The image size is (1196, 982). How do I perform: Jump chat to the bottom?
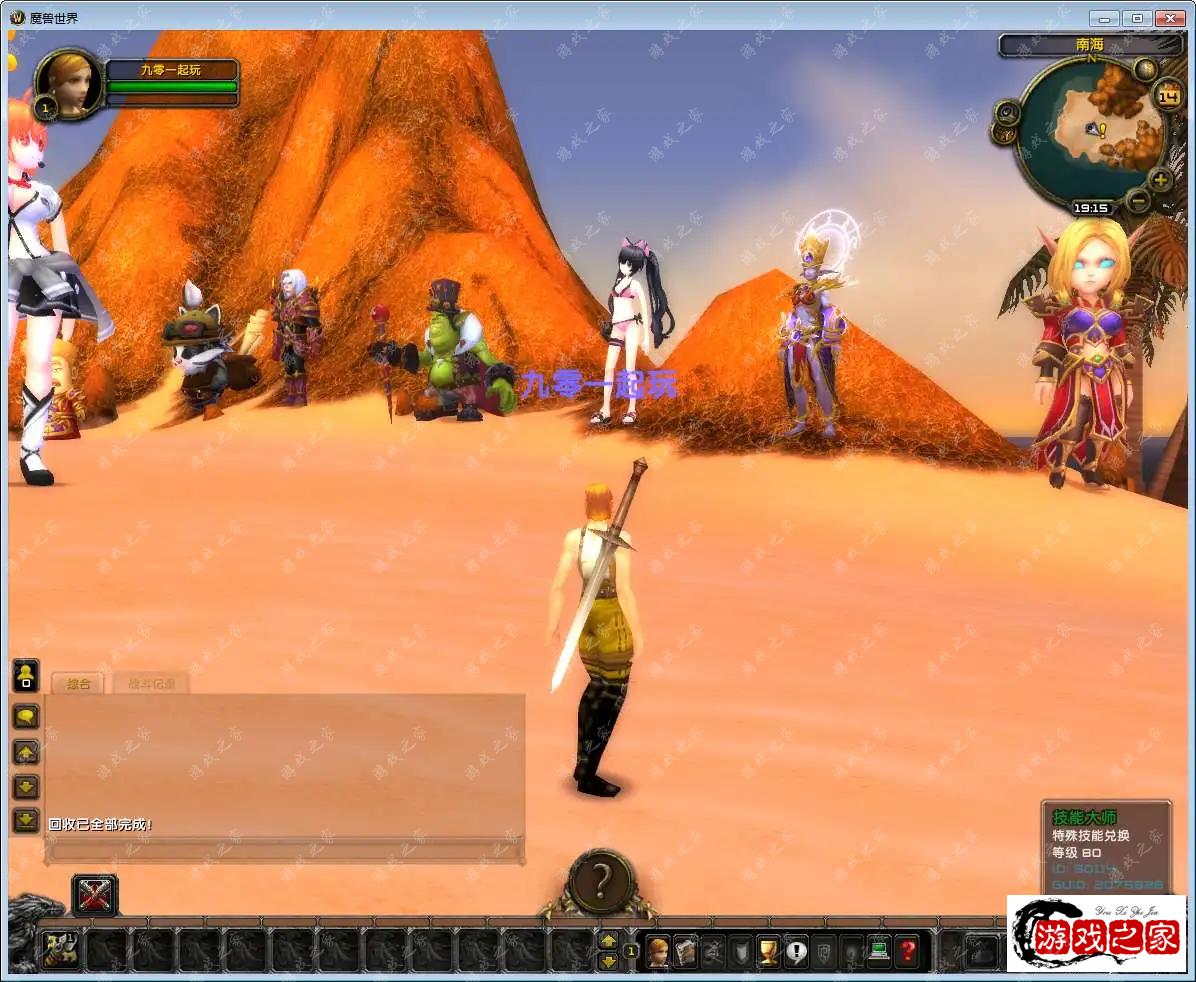click(25, 820)
